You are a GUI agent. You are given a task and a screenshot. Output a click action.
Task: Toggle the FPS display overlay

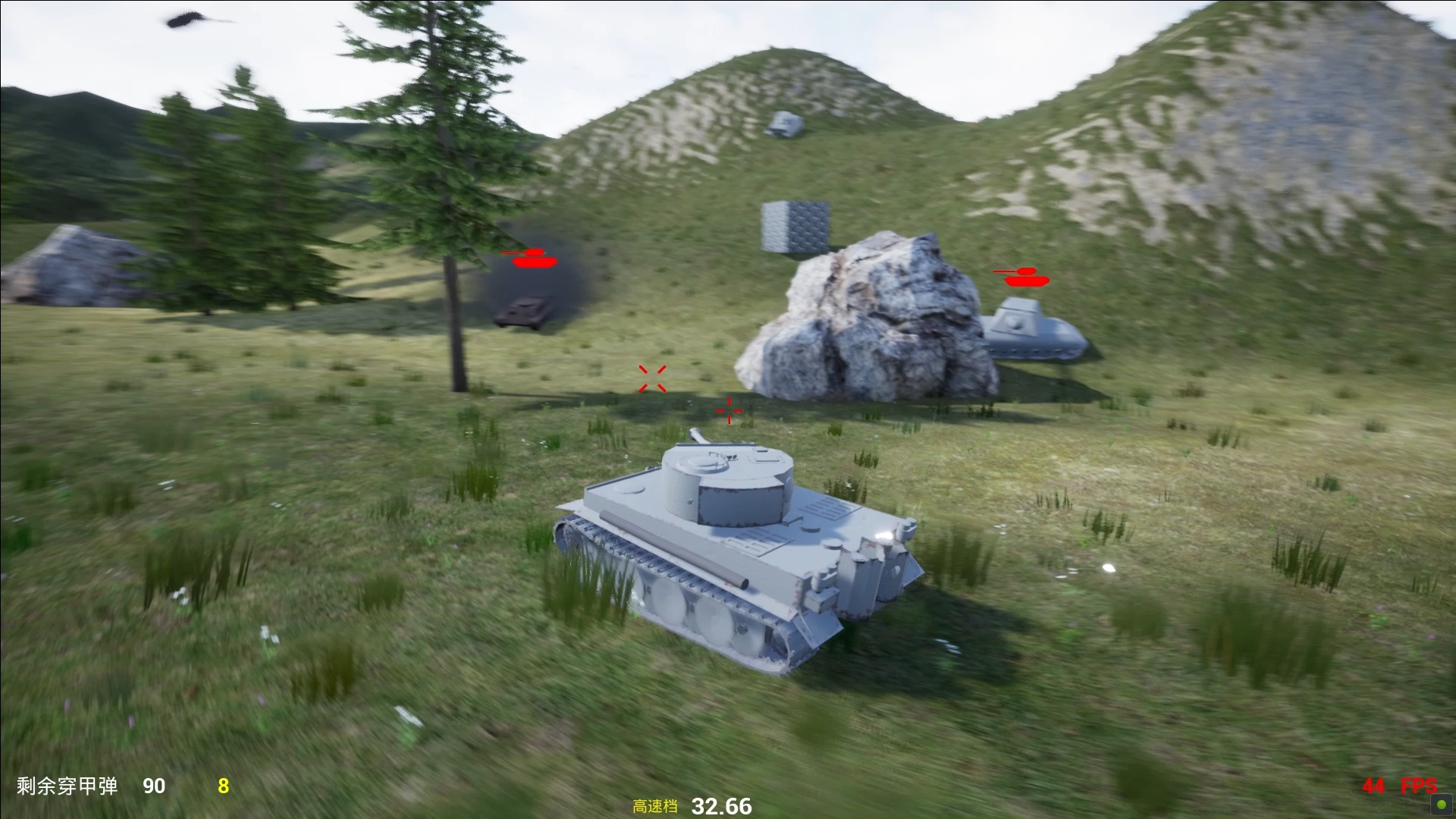coord(1398,787)
